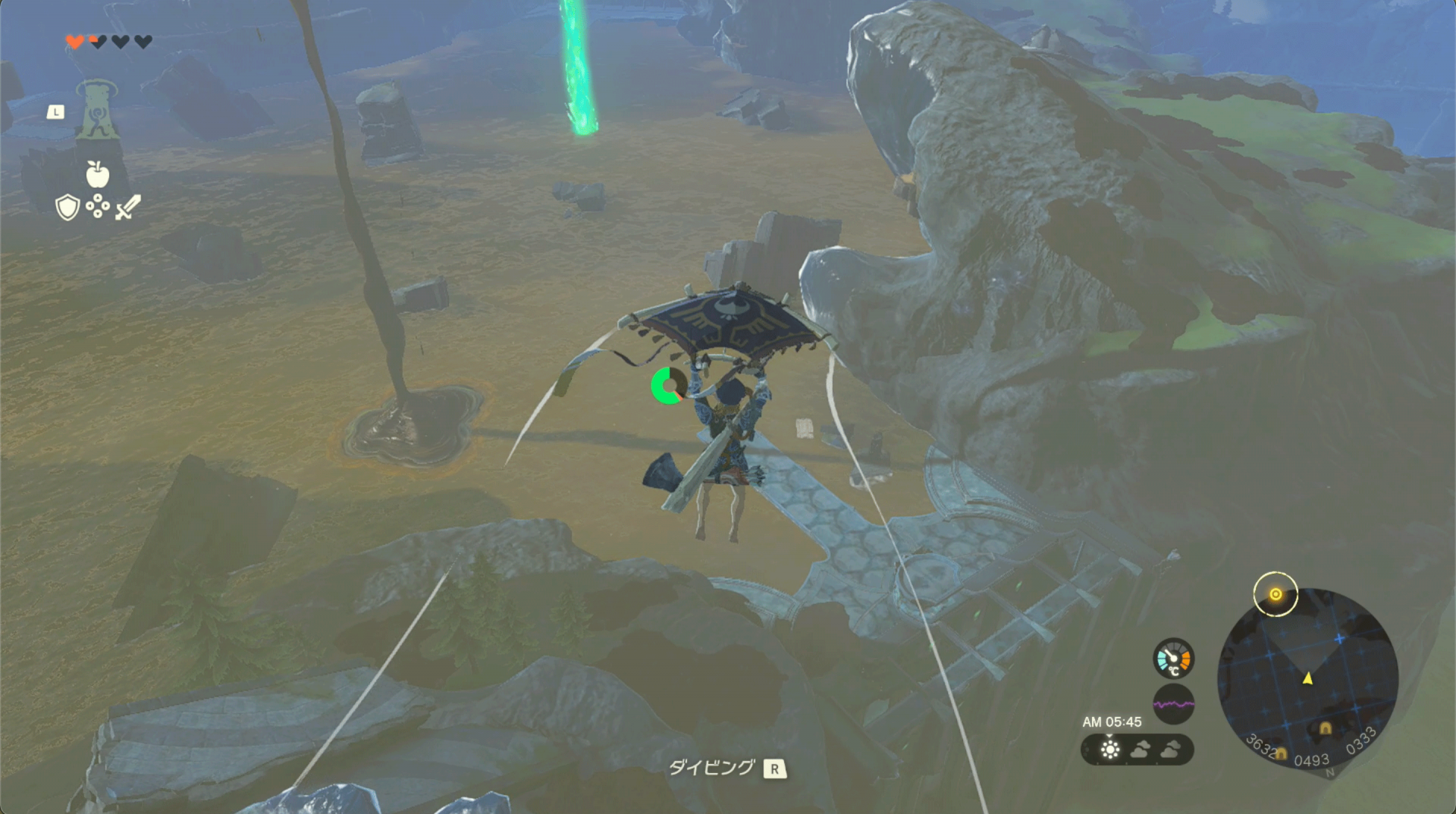Select the apple quick-item icon

(98, 174)
